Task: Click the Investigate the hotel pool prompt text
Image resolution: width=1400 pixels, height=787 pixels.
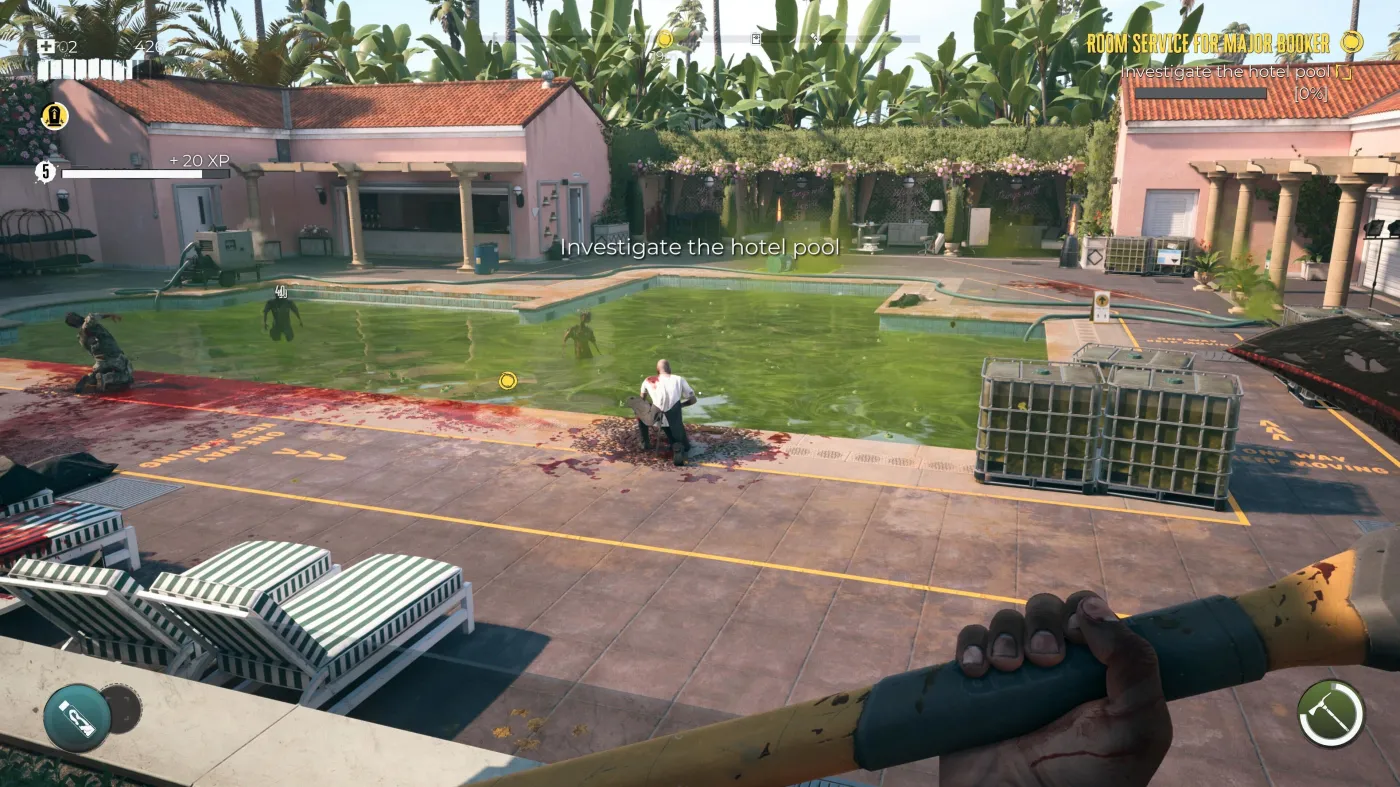Action: pyautogui.click(x=701, y=246)
